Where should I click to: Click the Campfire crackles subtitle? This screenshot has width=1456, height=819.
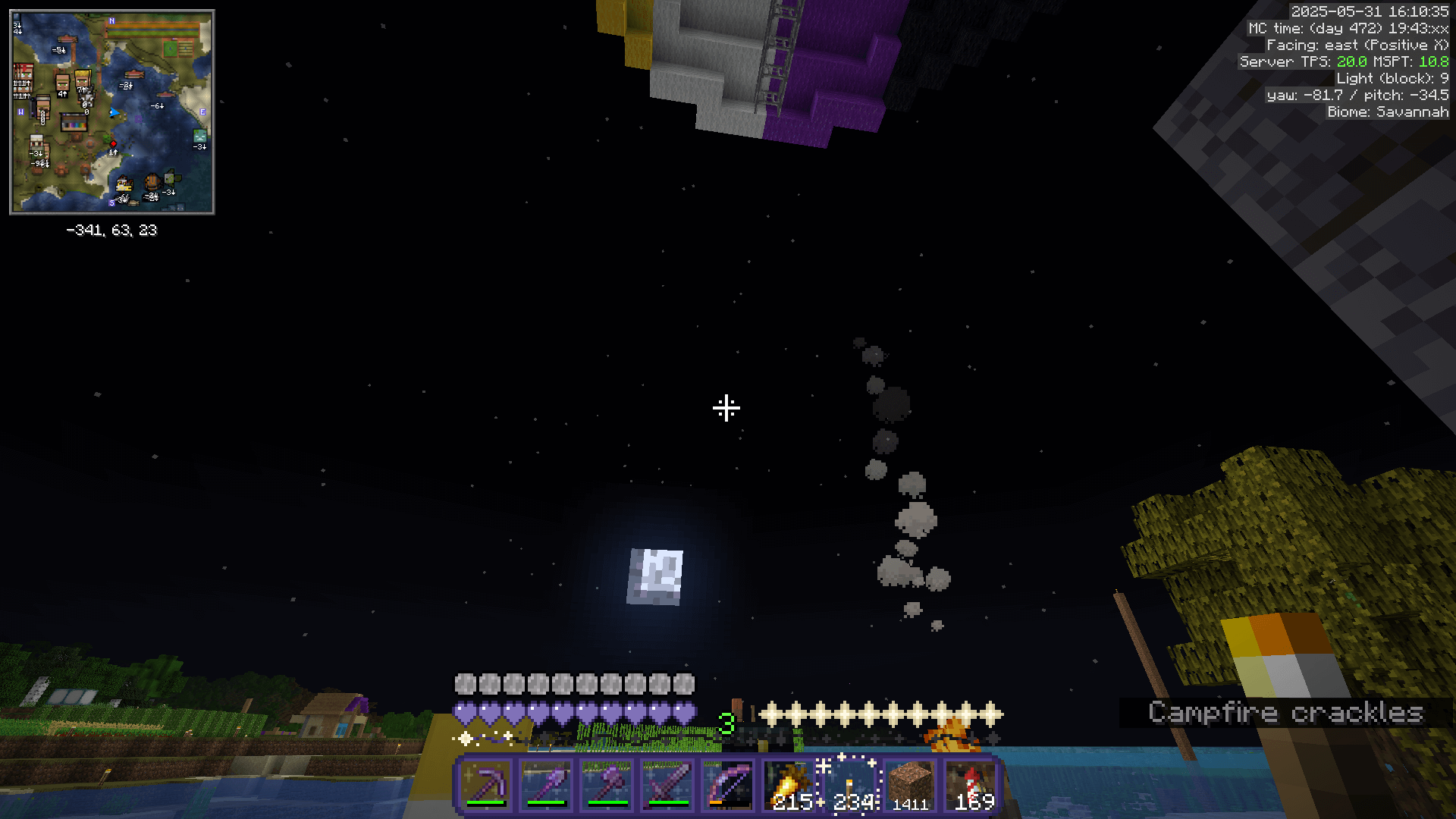click(x=1287, y=713)
